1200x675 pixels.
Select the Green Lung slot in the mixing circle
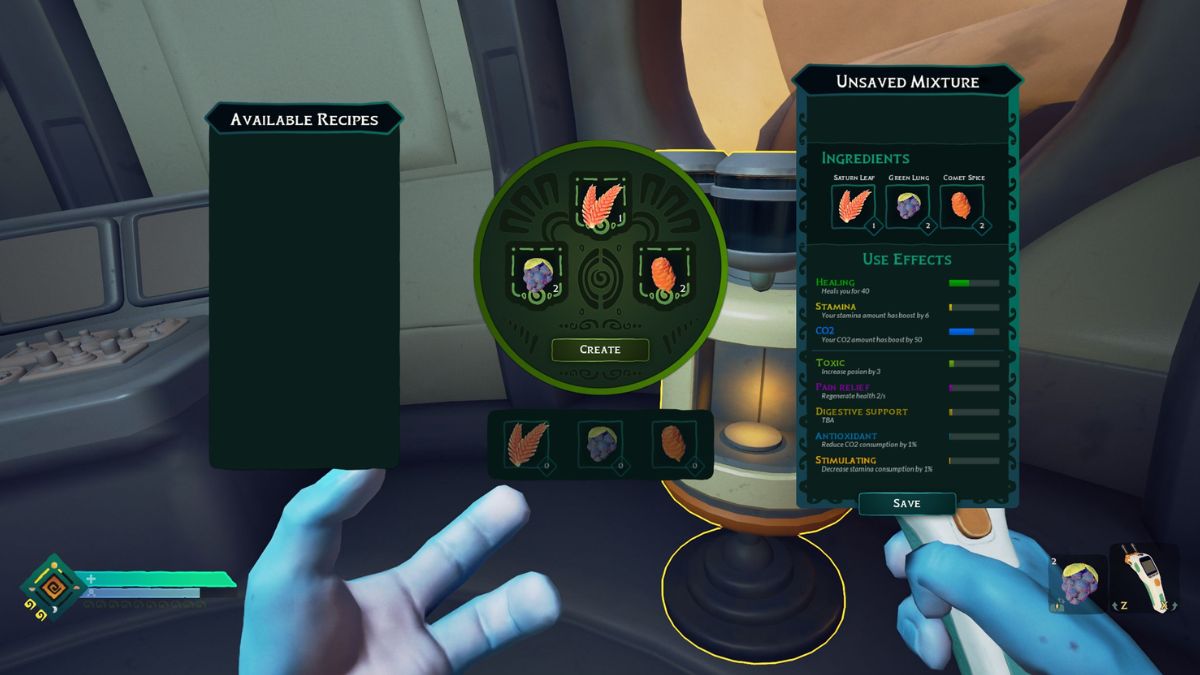point(538,273)
